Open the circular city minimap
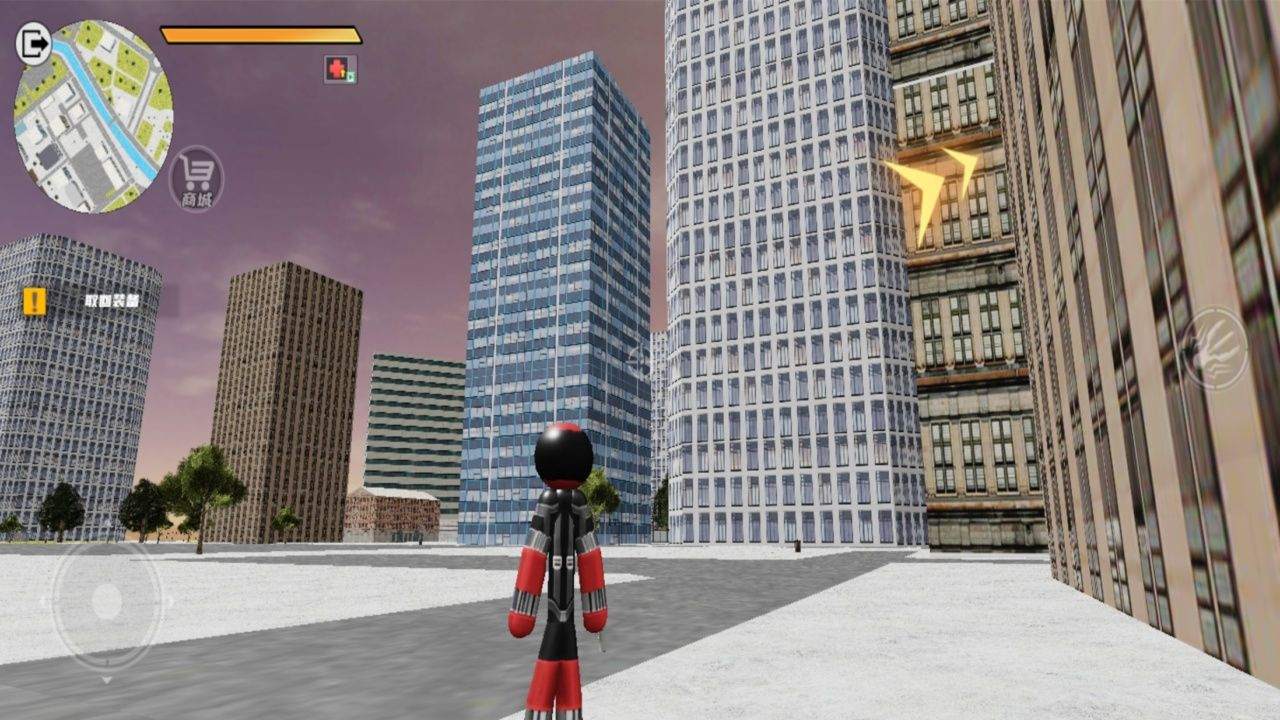Viewport: 1280px width, 720px height. pos(93,117)
